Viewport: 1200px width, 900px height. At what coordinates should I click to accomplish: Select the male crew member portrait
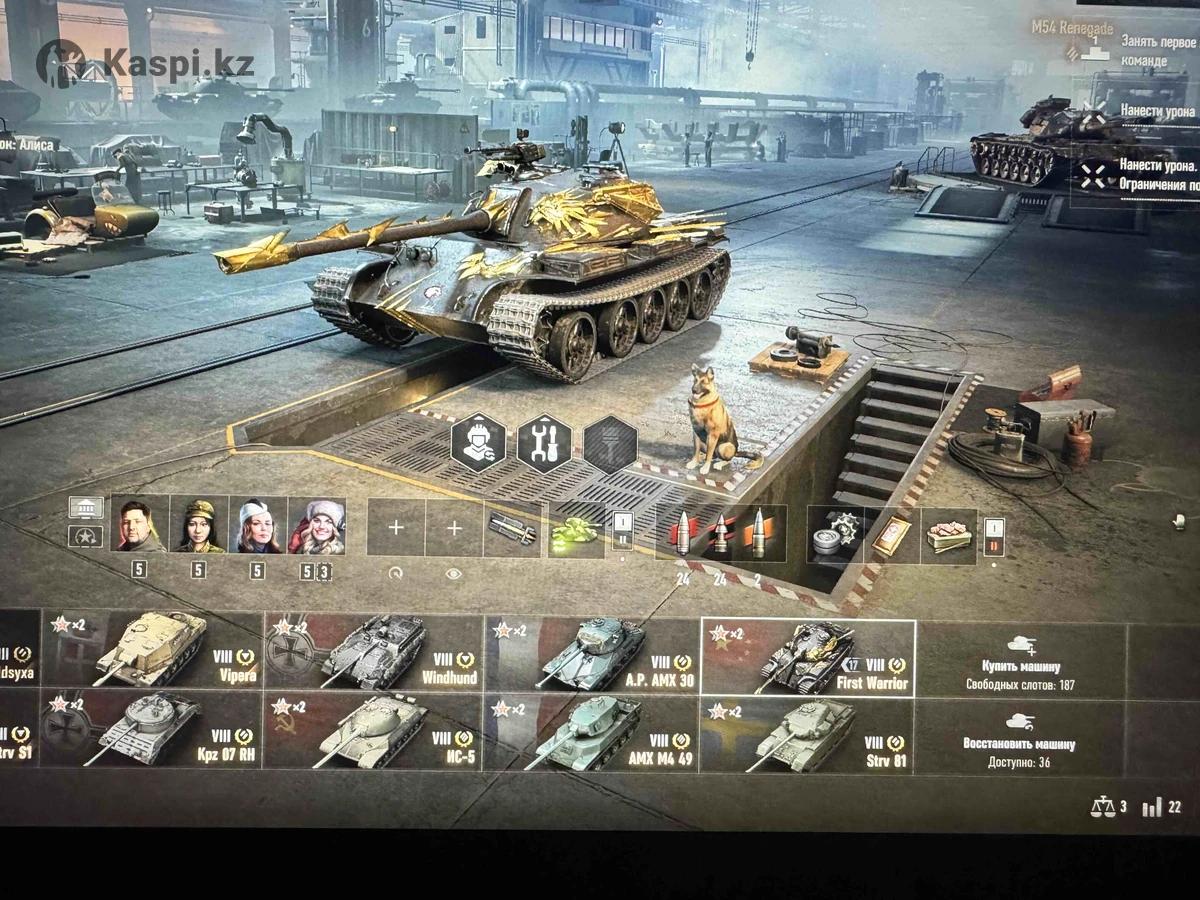[139, 525]
